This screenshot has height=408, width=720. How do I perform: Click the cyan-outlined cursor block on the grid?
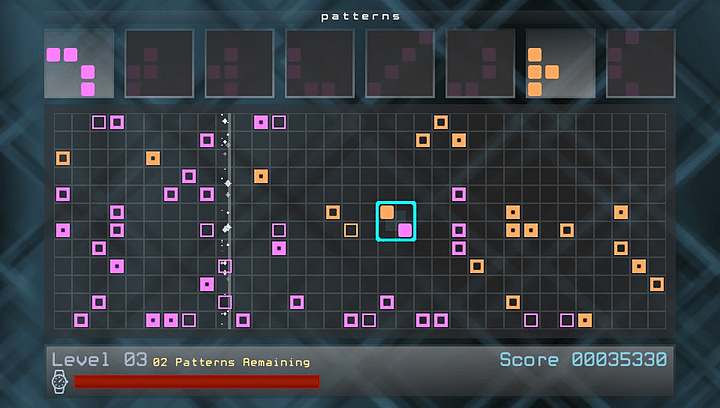click(396, 221)
